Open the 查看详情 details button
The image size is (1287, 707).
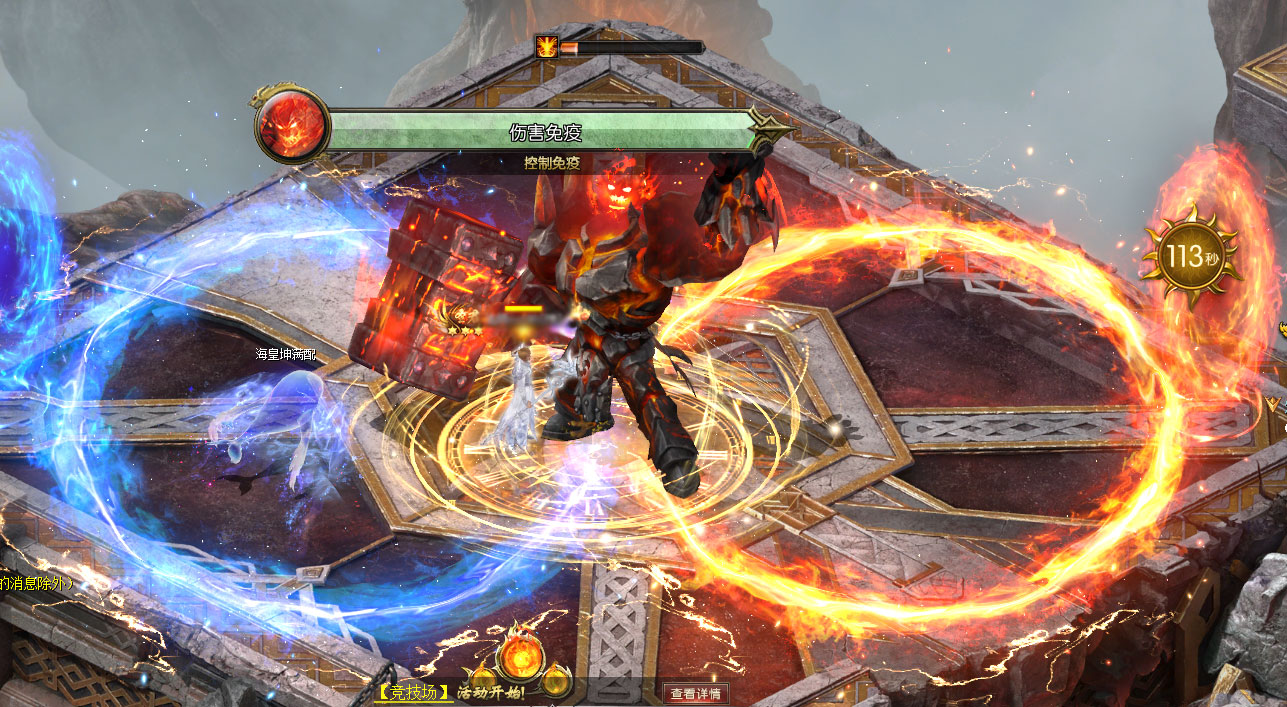click(x=697, y=693)
